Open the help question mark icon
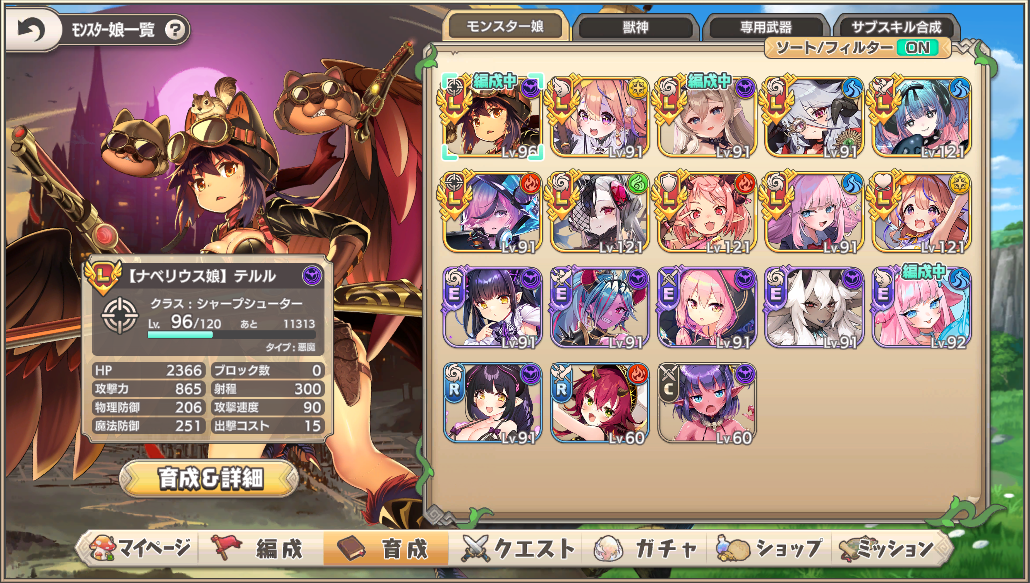The width and height of the screenshot is (1030, 583). click(175, 30)
